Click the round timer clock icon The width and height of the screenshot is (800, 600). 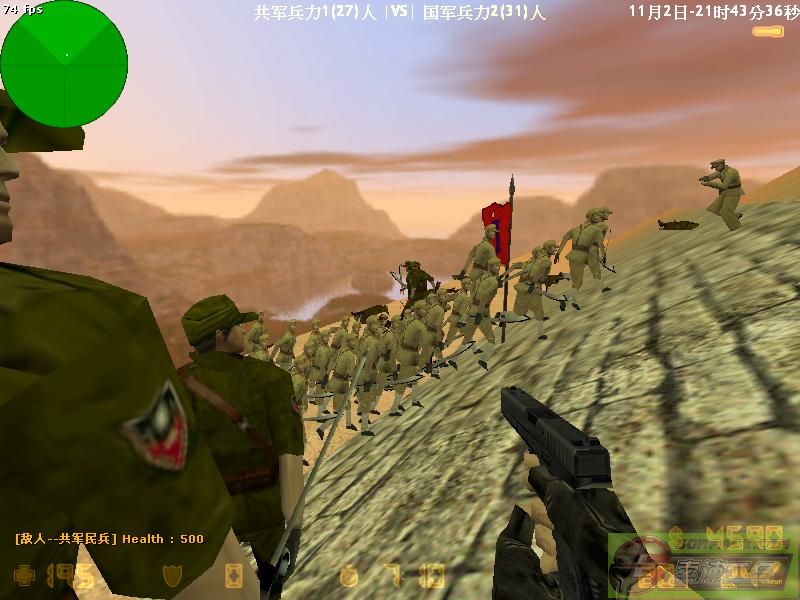point(348,576)
